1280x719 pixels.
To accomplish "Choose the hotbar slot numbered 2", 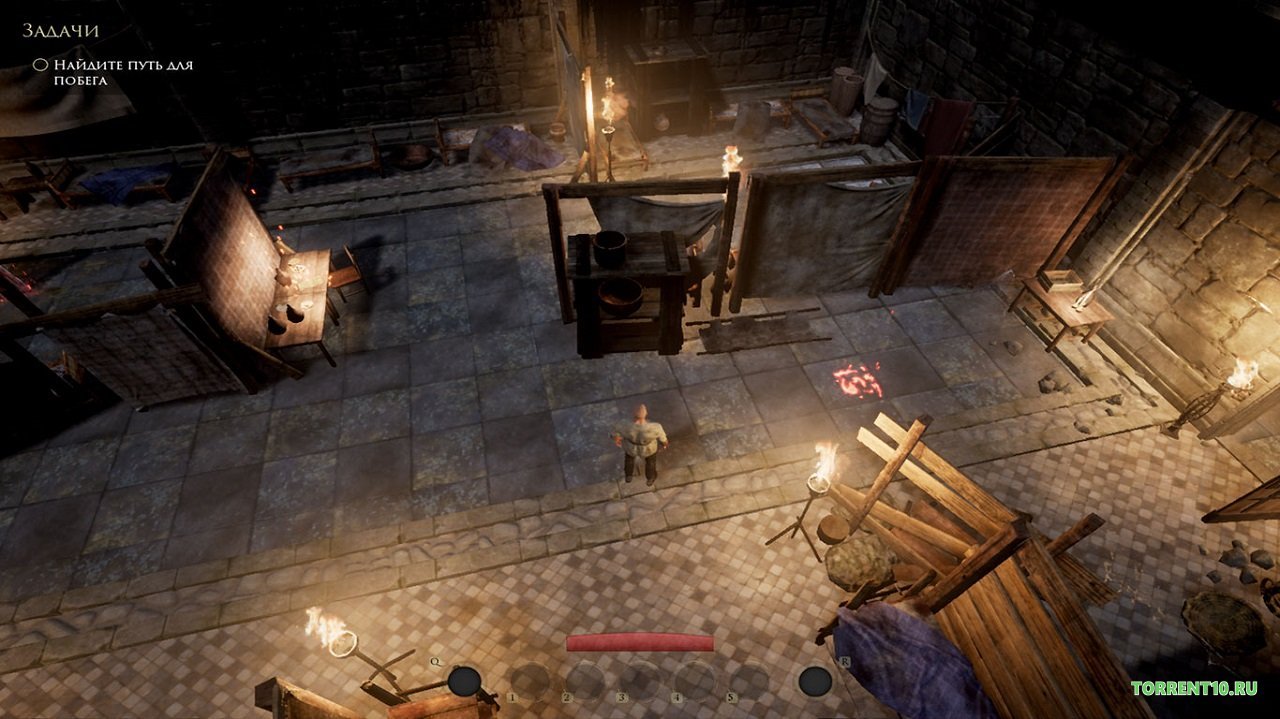I will [x=585, y=681].
